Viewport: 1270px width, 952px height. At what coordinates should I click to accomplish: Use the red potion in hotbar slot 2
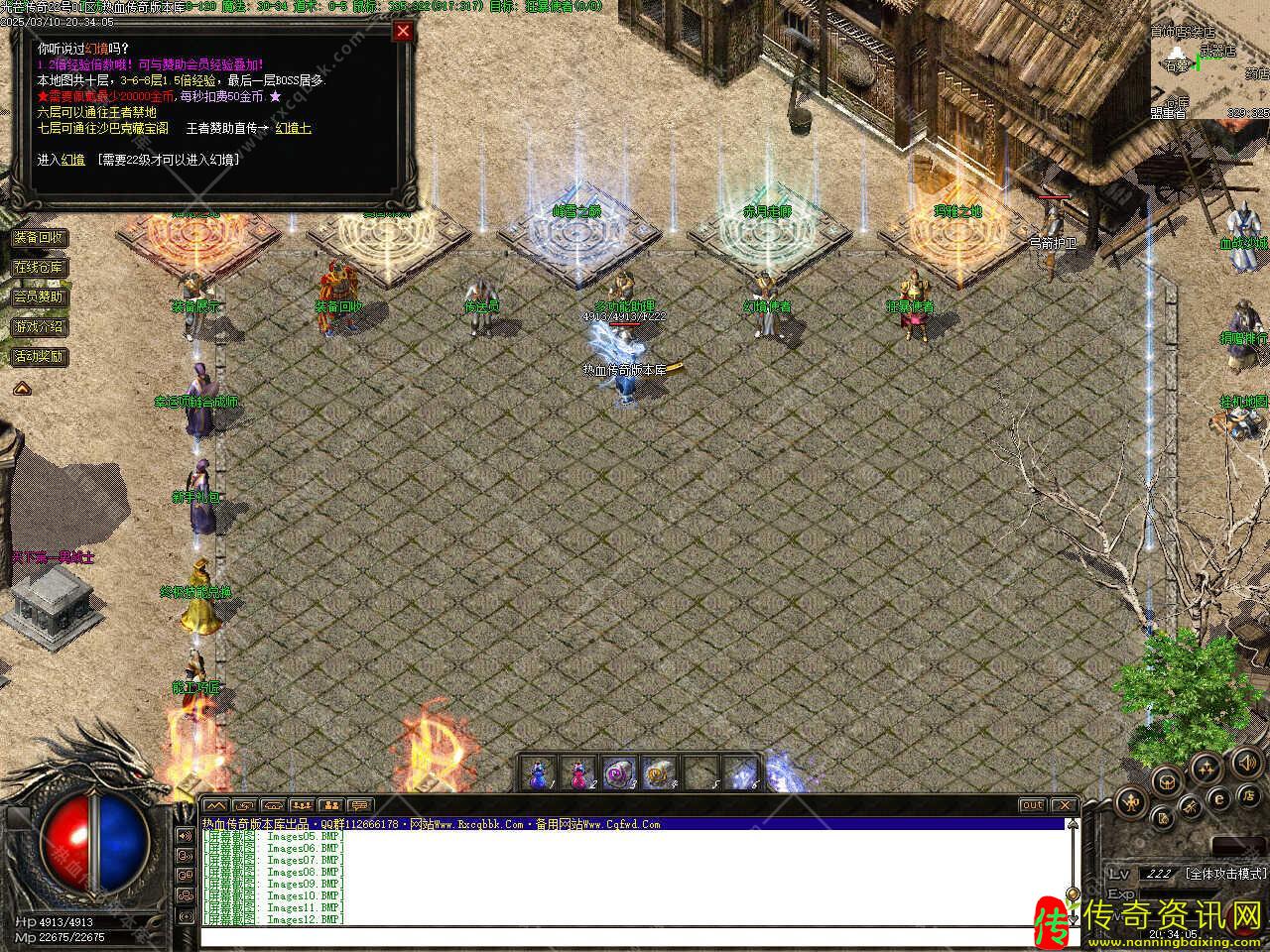pyautogui.click(x=577, y=773)
